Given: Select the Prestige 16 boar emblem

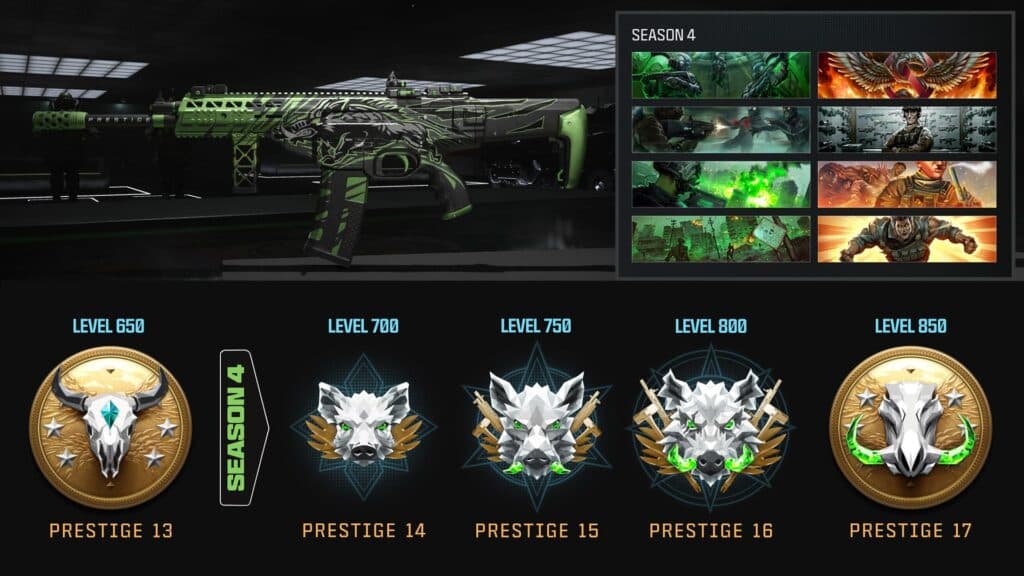Looking at the screenshot, I should (x=711, y=424).
